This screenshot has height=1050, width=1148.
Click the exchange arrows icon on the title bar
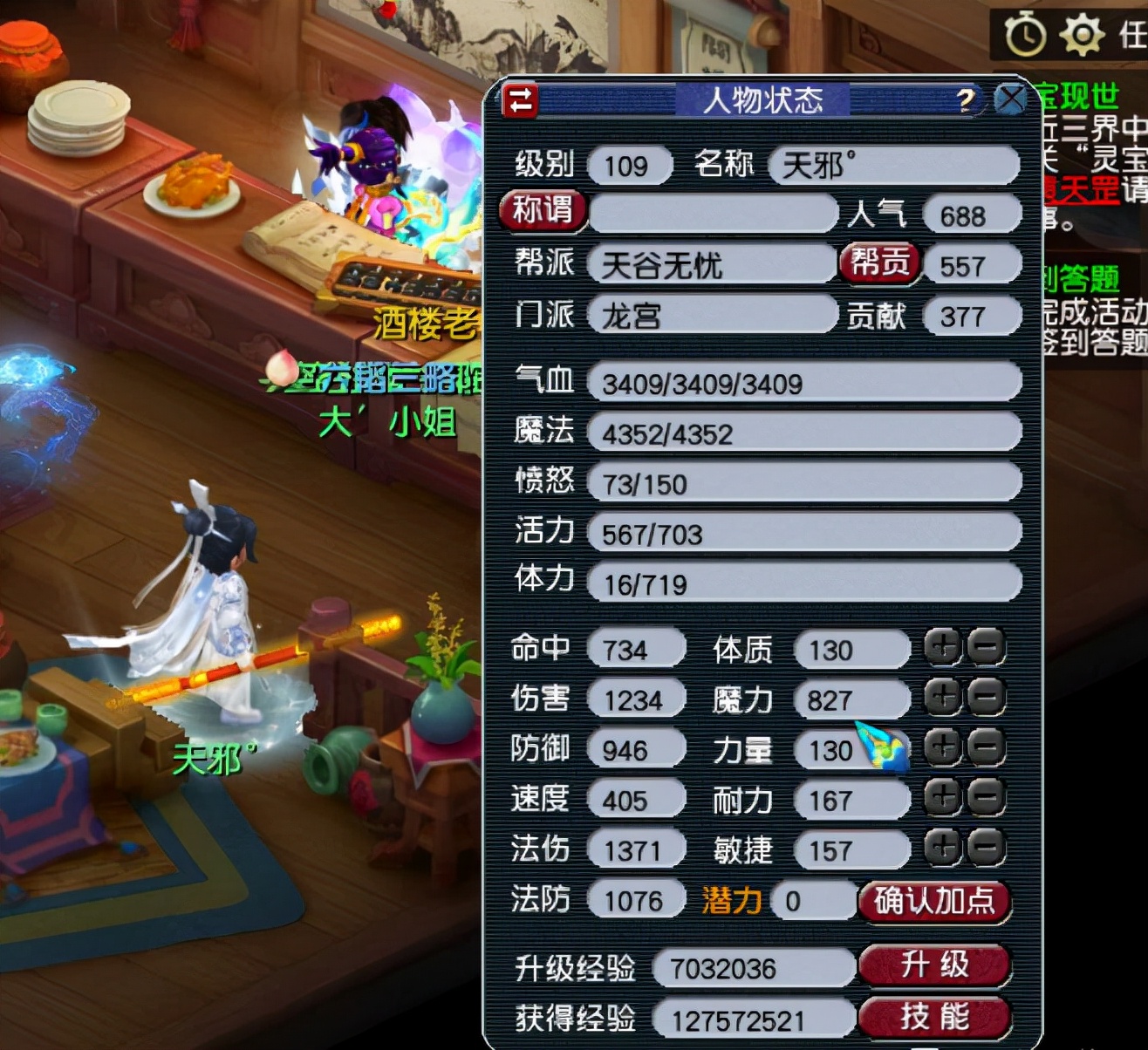[x=521, y=102]
